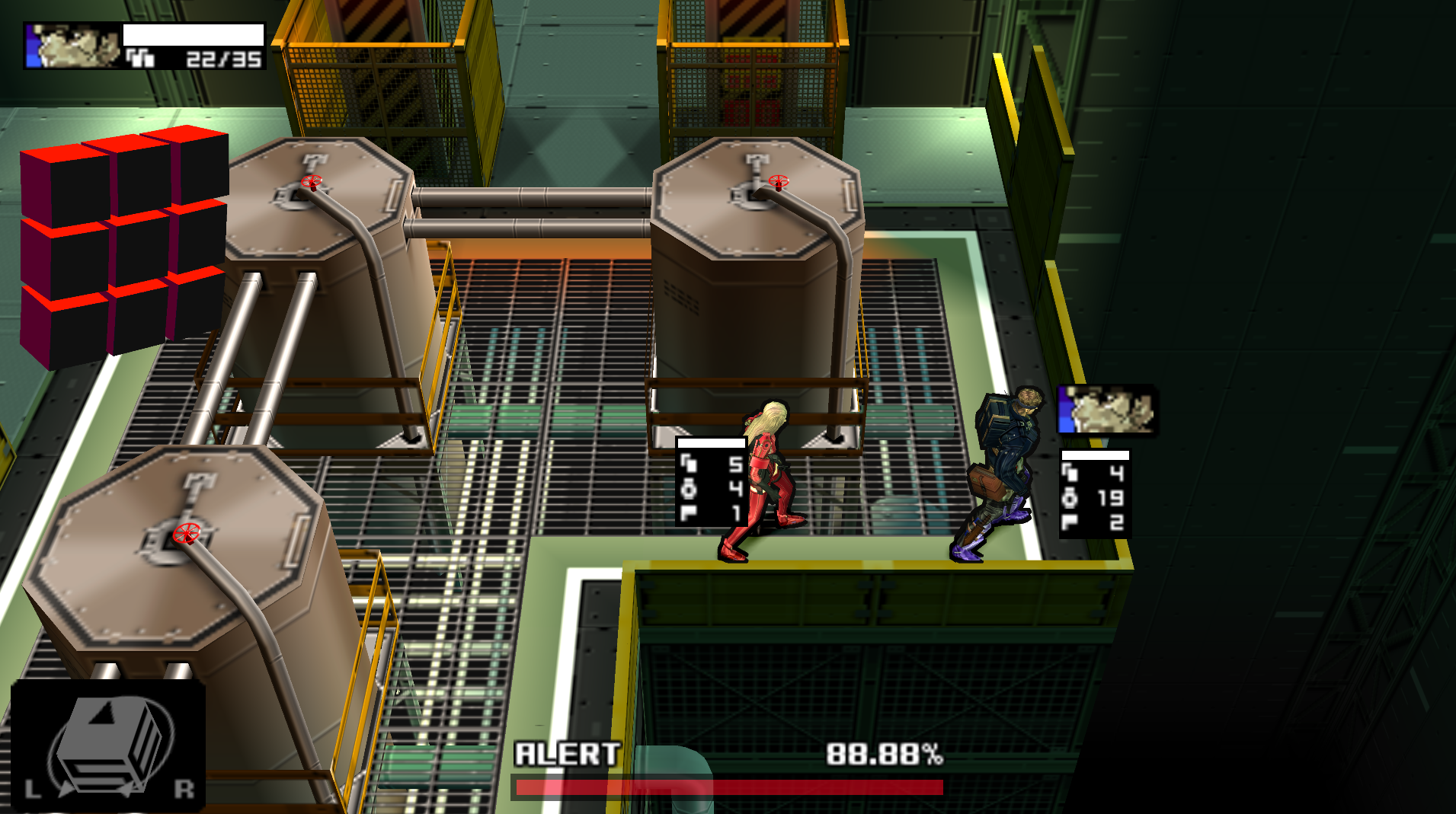Click the backpack soldier's stat panel
The height and width of the screenshot is (814, 1456).
[x=1095, y=493]
